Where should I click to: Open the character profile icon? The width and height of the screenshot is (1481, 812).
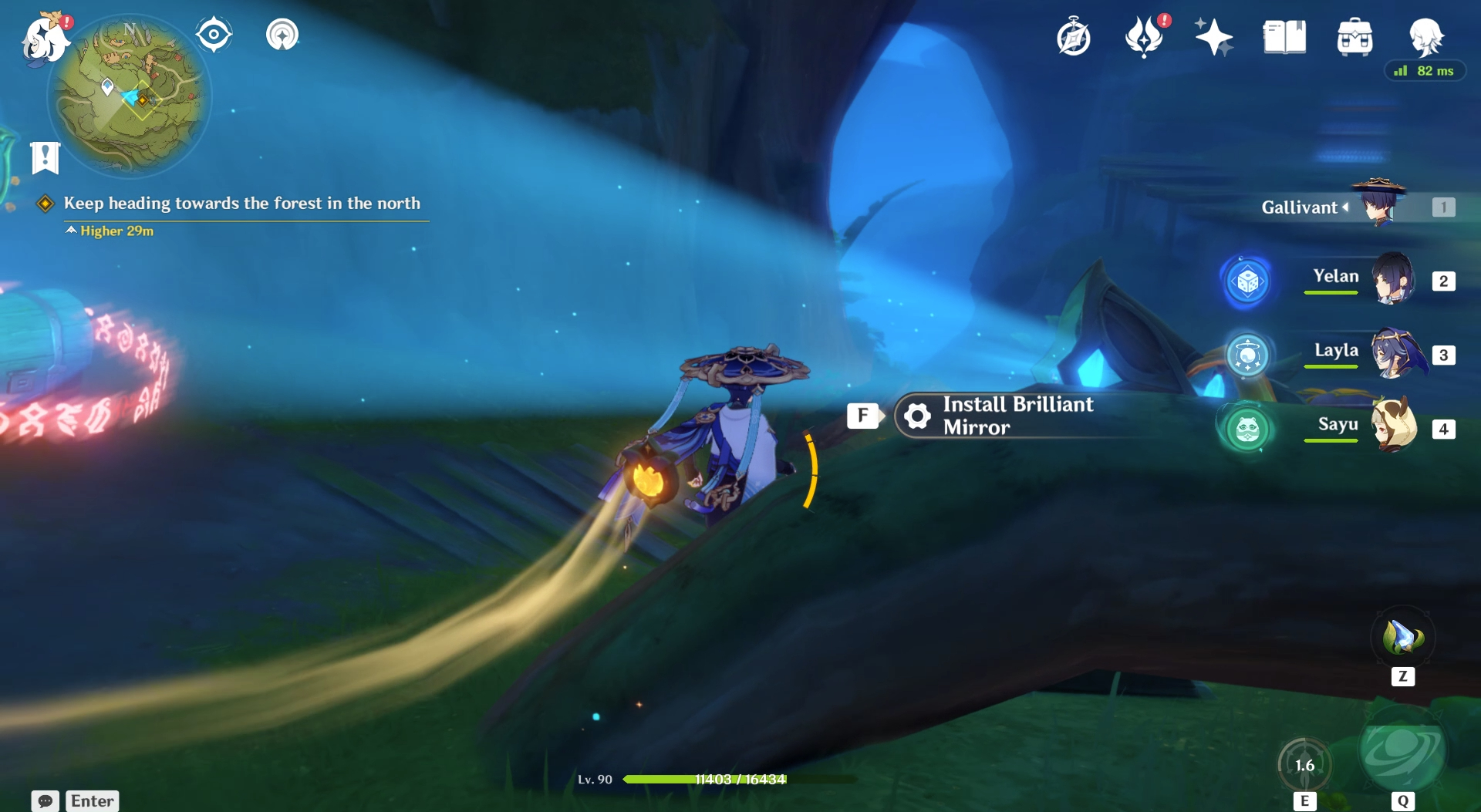(1425, 36)
